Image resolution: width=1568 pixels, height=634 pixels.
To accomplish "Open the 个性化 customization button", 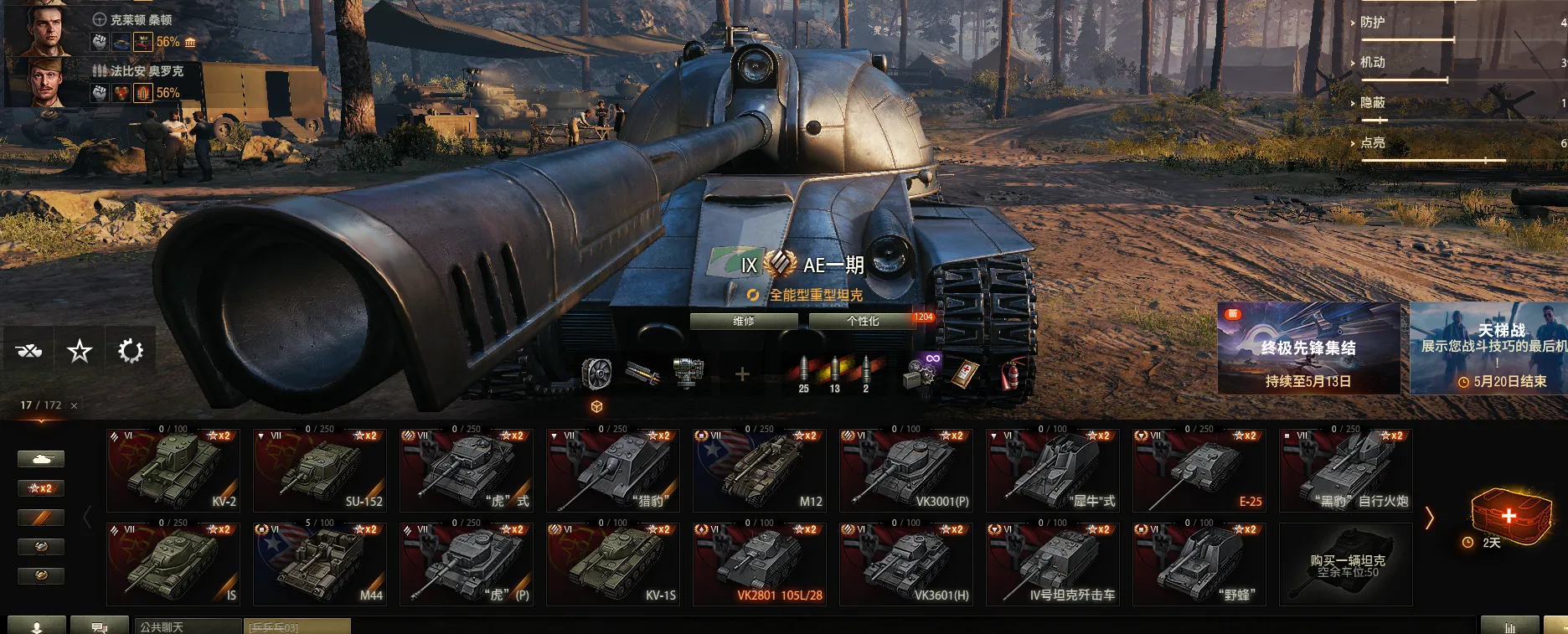I will (x=863, y=321).
